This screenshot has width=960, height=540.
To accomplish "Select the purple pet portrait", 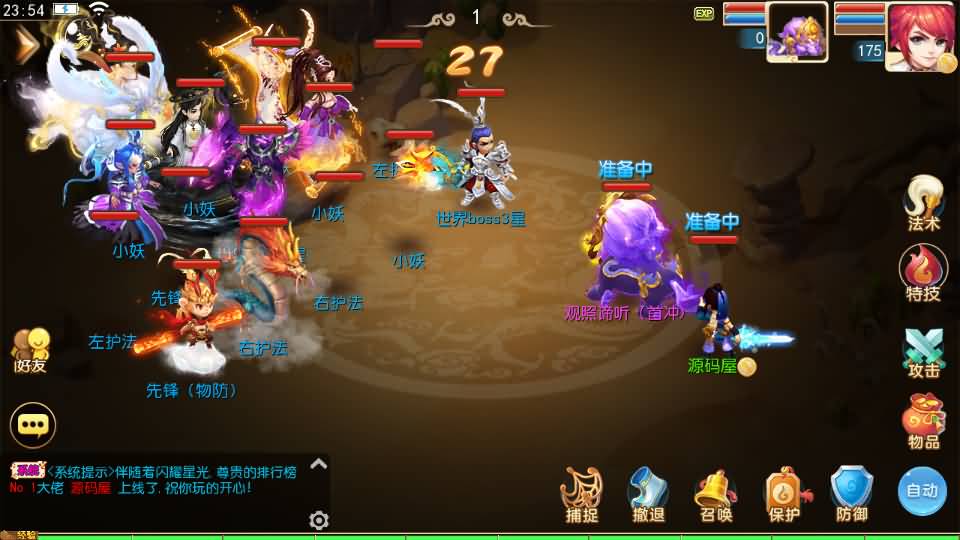I will [796, 32].
